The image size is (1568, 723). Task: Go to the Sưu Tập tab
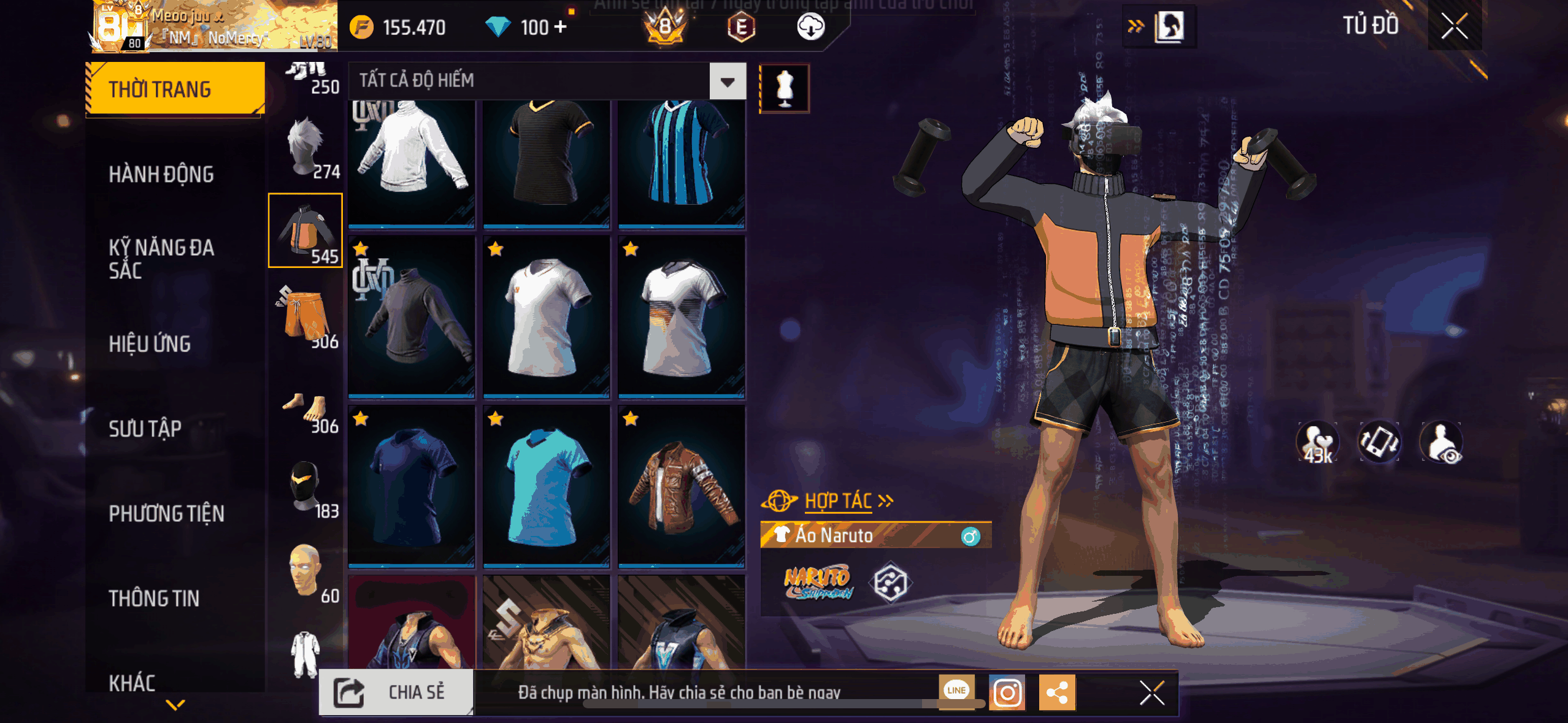[x=145, y=429]
